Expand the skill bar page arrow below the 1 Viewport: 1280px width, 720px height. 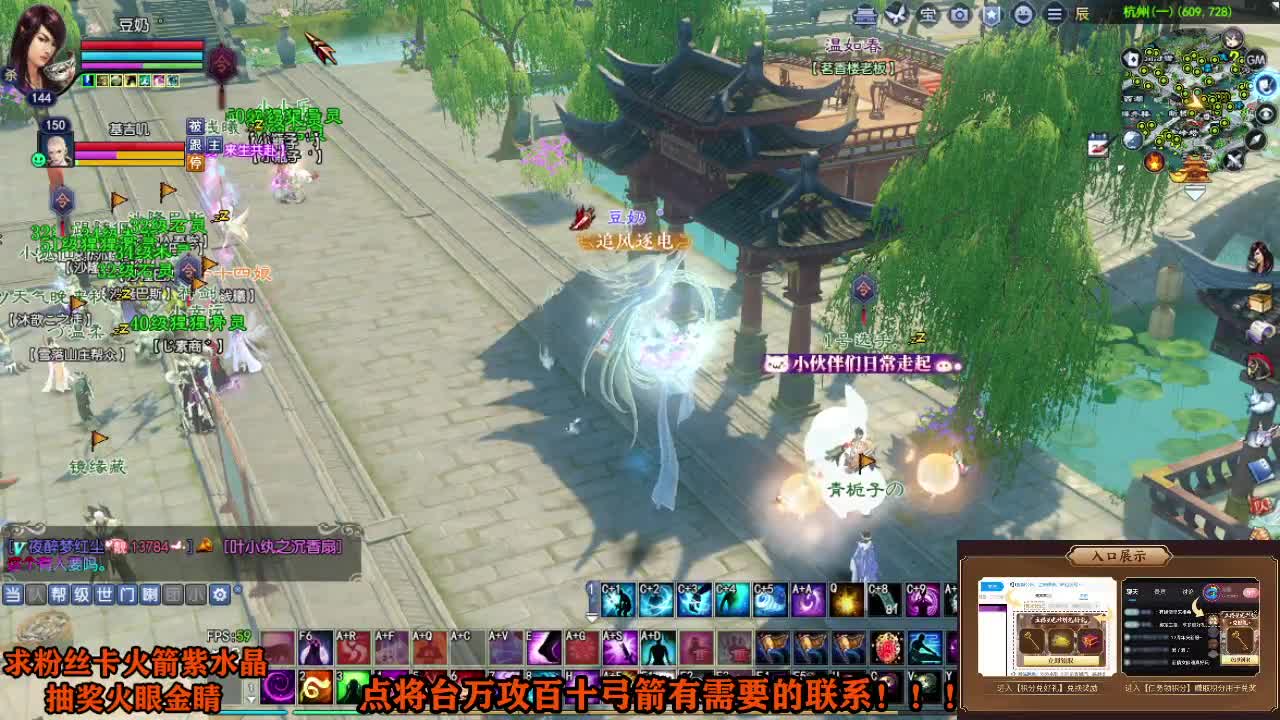[592, 617]
